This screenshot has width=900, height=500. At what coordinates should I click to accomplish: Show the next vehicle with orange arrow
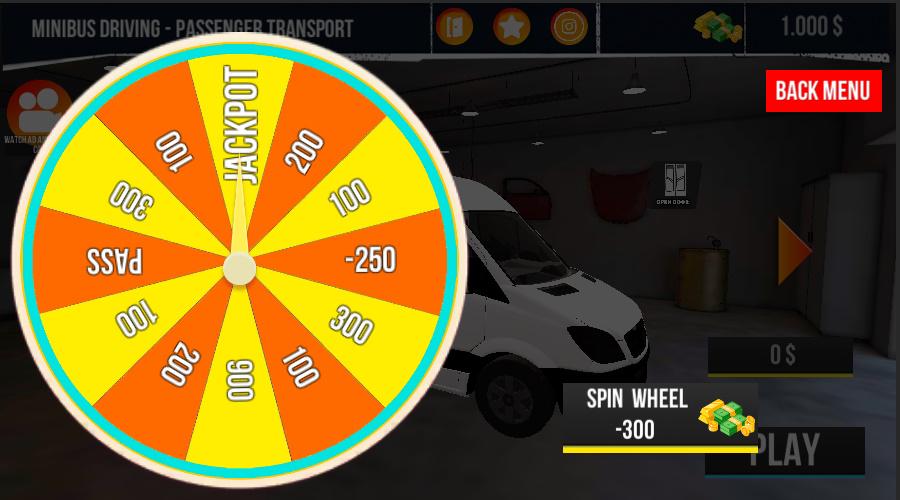(794, 251)
